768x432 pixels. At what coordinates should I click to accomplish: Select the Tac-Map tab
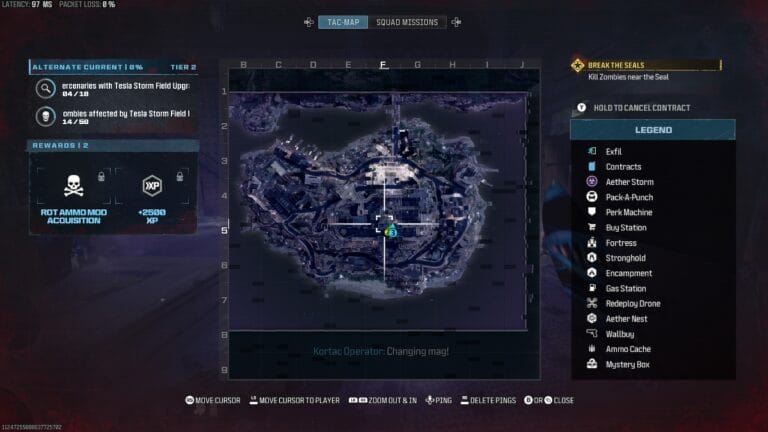[x=343, y=22]
